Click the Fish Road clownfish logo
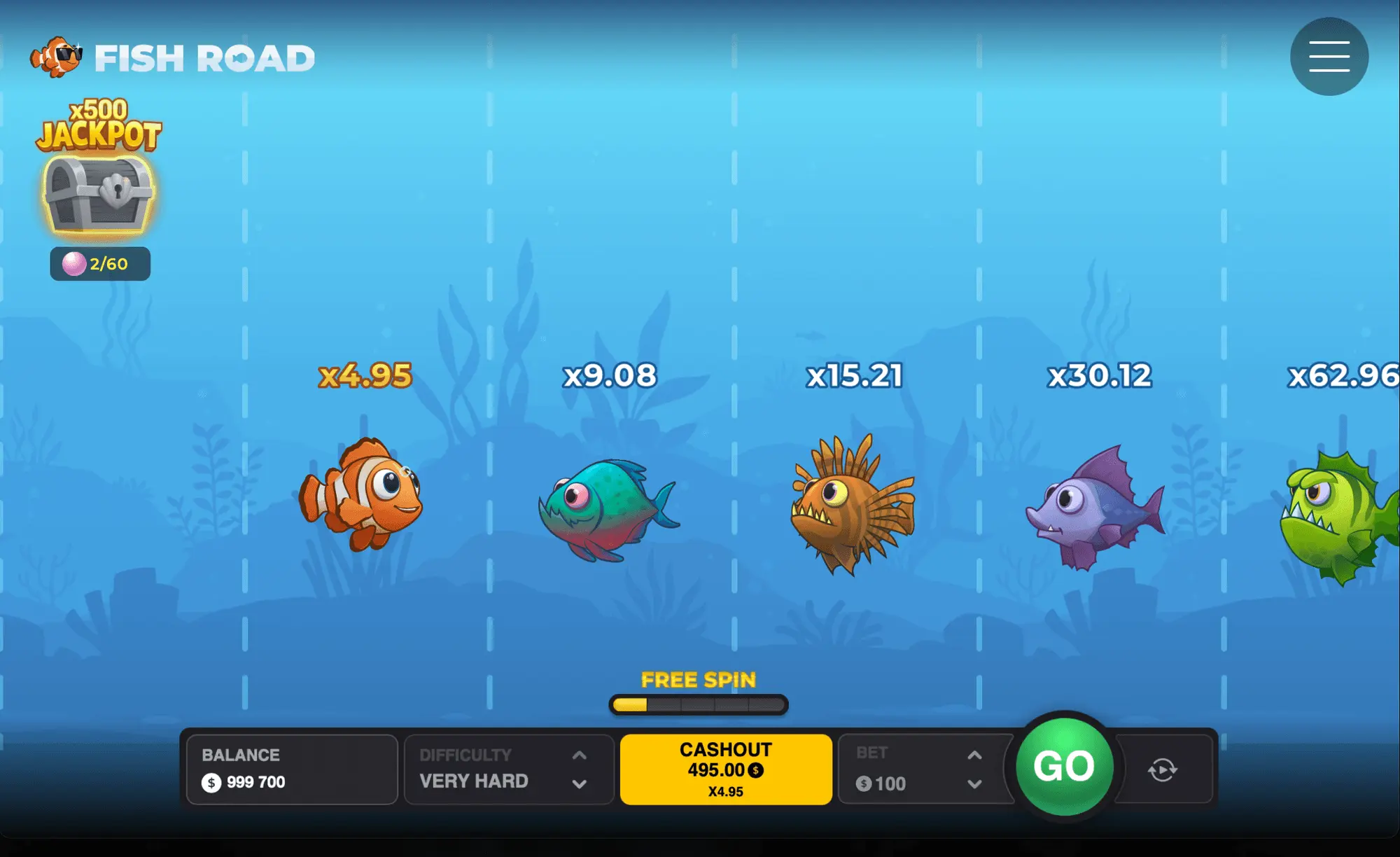 click(x=56, y=56)
